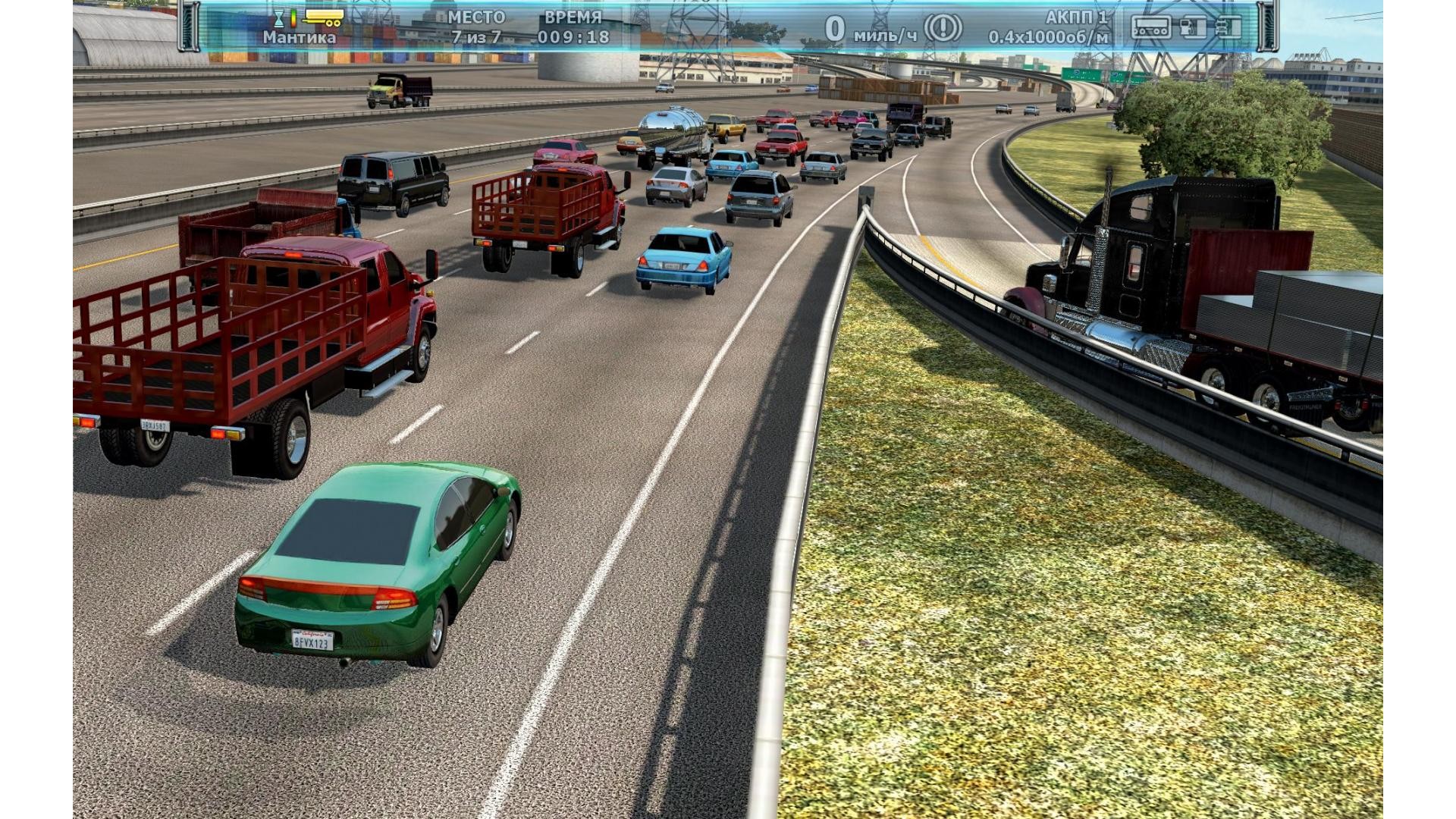Click the hourglass delivery timer icon
The image size is (1456, 819).
[x=279, y=18]
